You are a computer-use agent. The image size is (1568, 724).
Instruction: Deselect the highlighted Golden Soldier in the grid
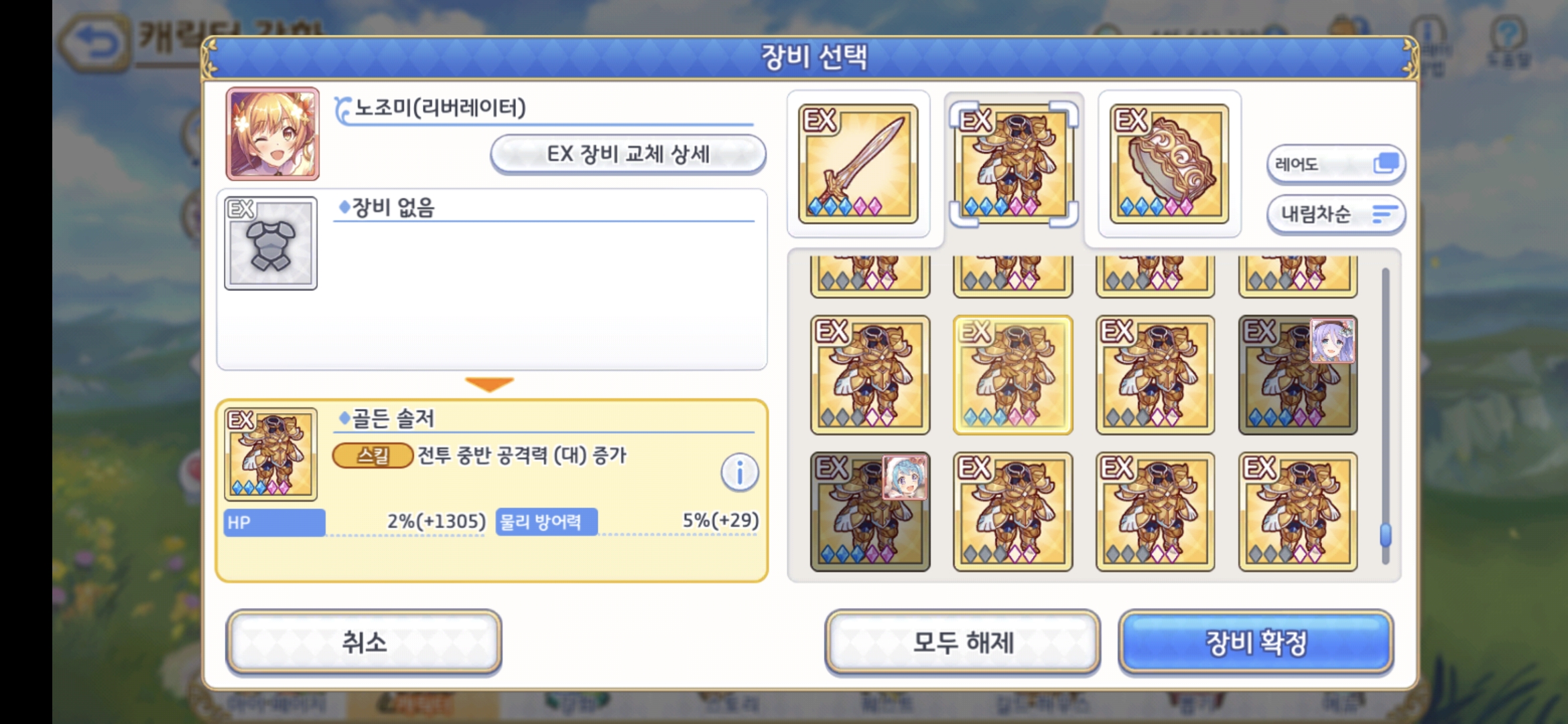click(1013, 374)
